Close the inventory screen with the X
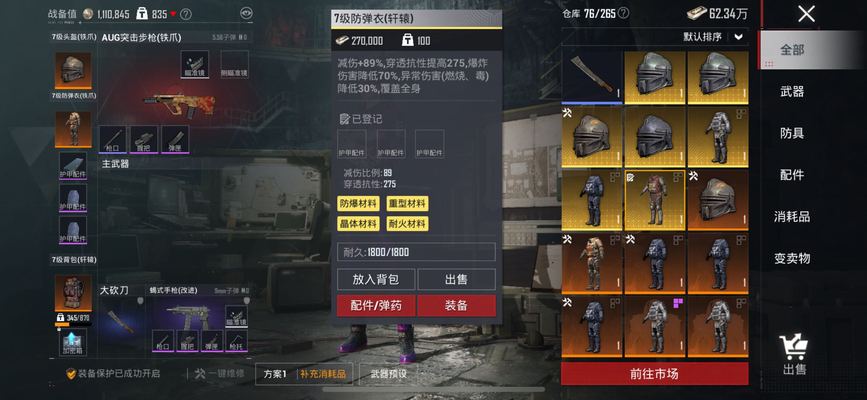The width and height of the screenshot is (867, 400). click(x=806, y=14)
